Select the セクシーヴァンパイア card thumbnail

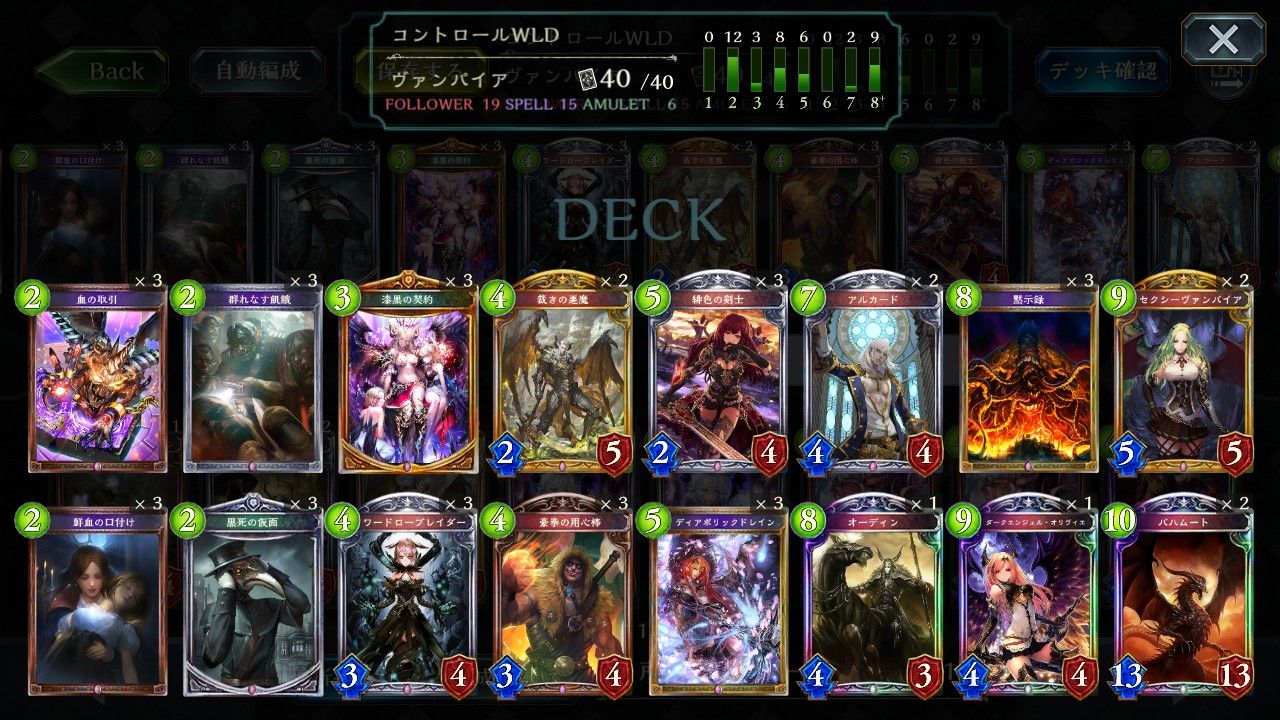pyautogui.click(x=1188, y=380)
